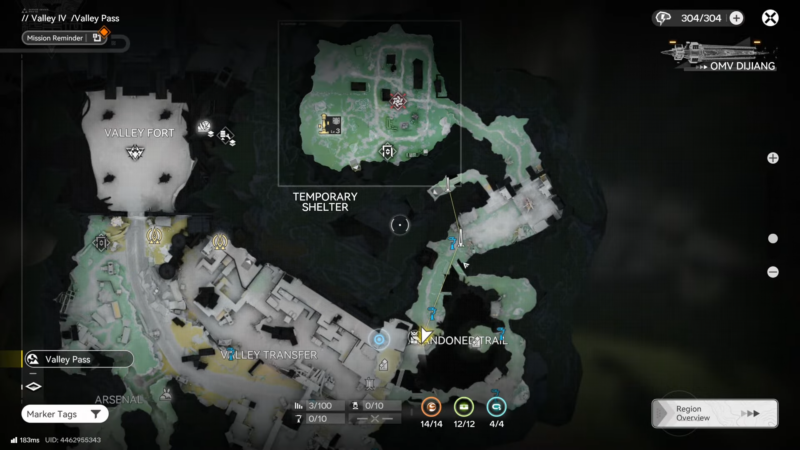Select the Valley Pass area tab

point(78,358)
